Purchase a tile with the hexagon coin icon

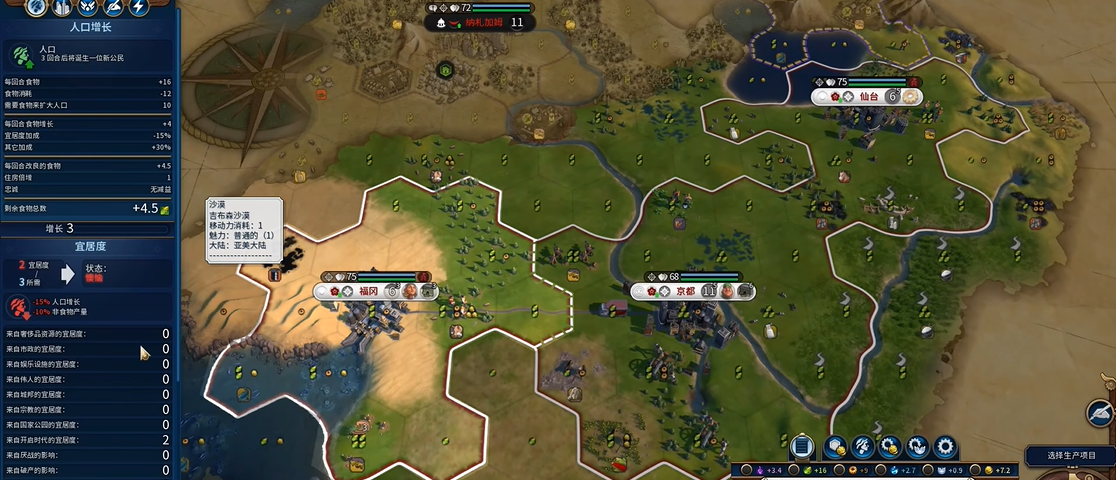(x=836, y=446)
